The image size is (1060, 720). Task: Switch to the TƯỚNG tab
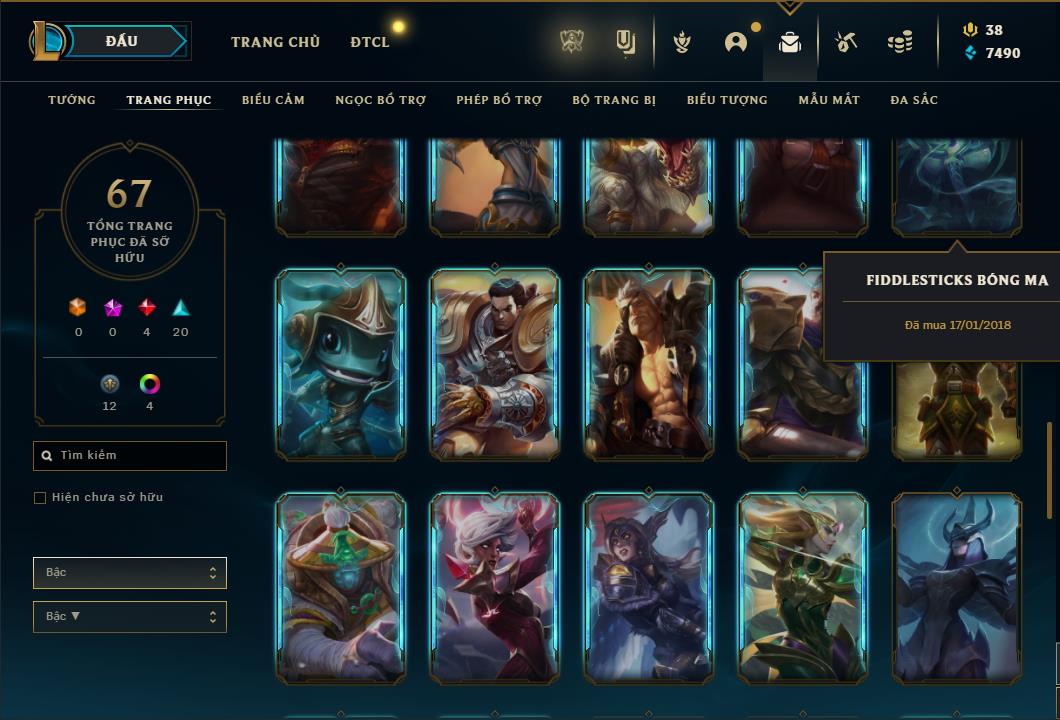tap(72, 100)
